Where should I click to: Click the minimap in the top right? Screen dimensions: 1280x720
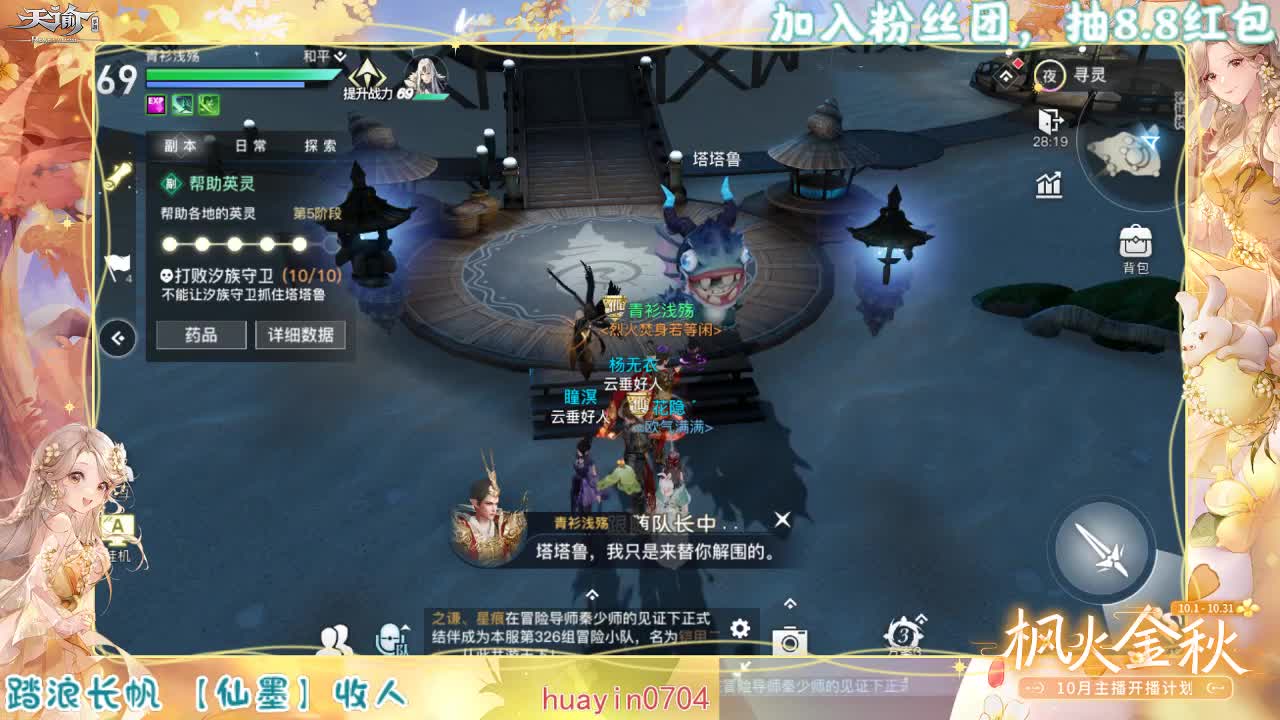tap(1130, 150)
